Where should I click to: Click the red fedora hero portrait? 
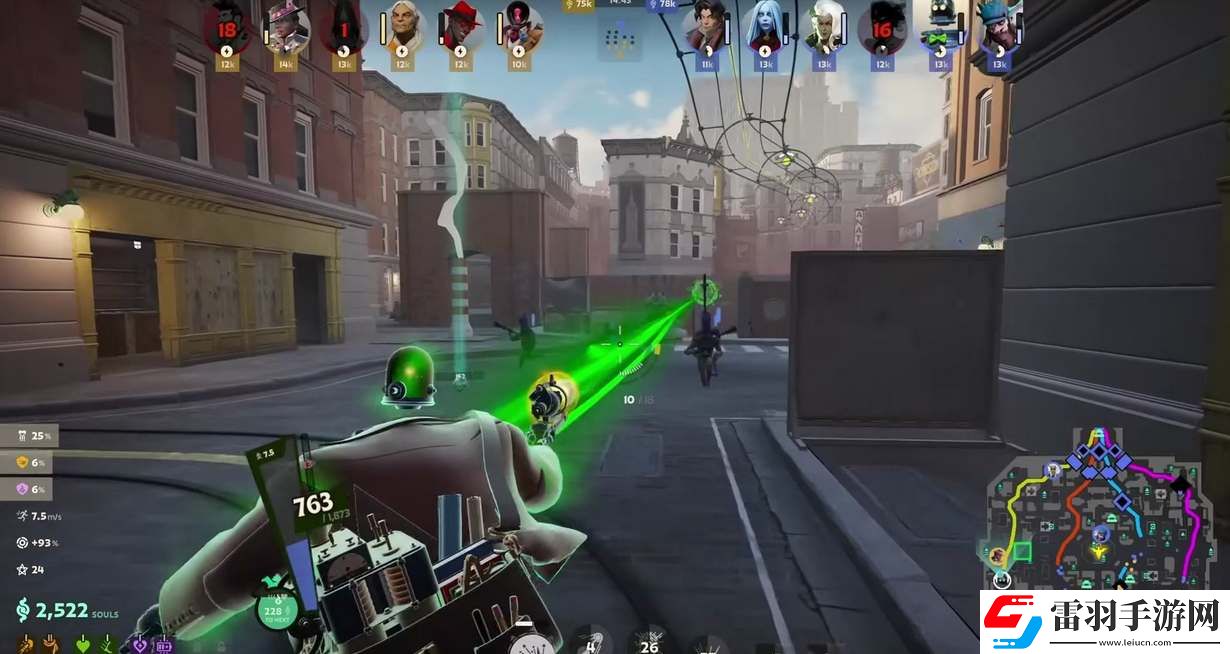460,28
